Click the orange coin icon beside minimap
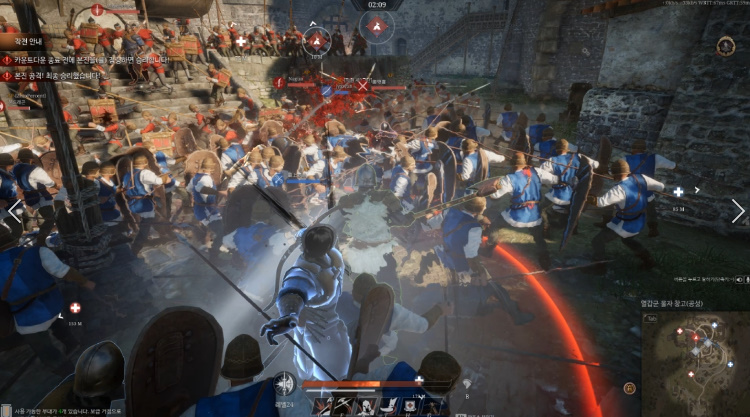Viewport: 750px width, 417px height. (x=630, y=388)
